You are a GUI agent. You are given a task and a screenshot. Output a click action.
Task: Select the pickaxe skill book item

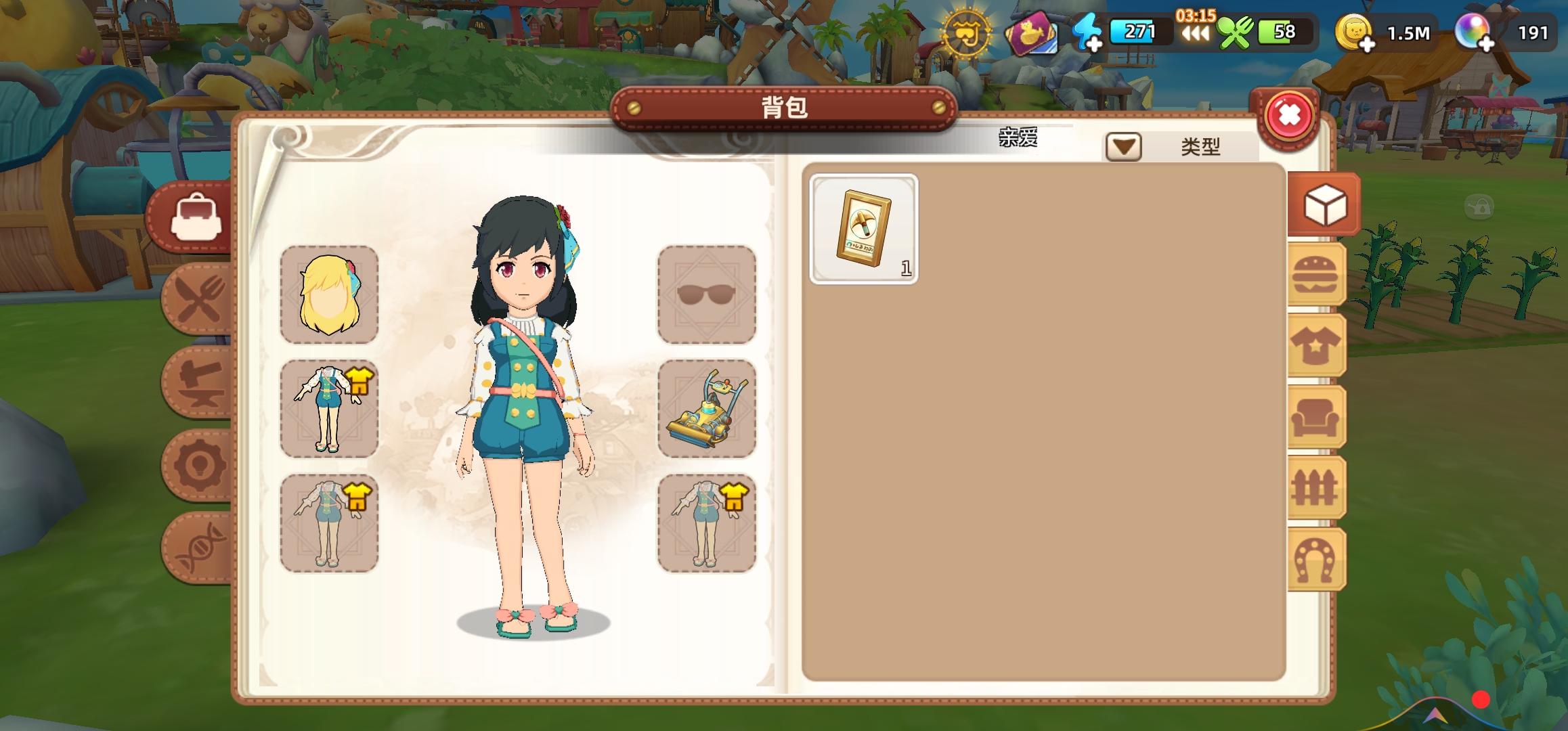click(865, 227)
